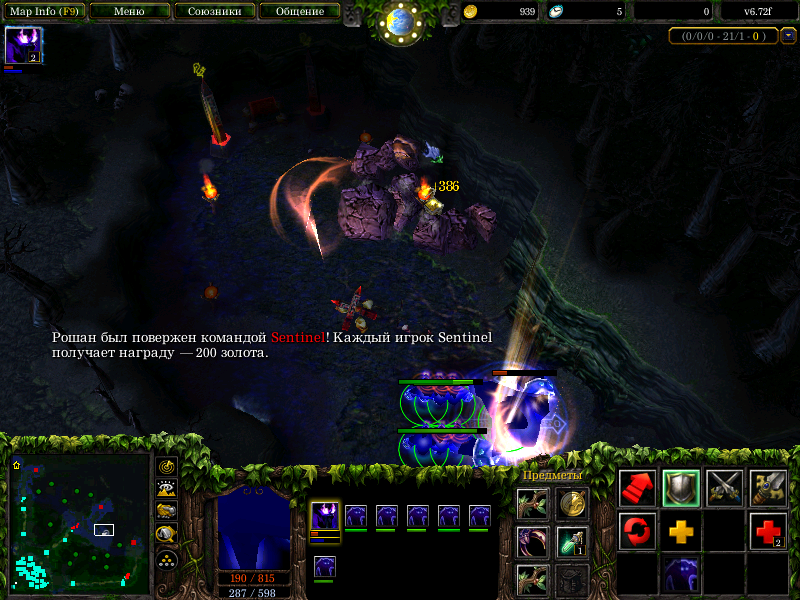The image size is (800, 614).
Task: Activate the shield Stop command
Action: 681,487
